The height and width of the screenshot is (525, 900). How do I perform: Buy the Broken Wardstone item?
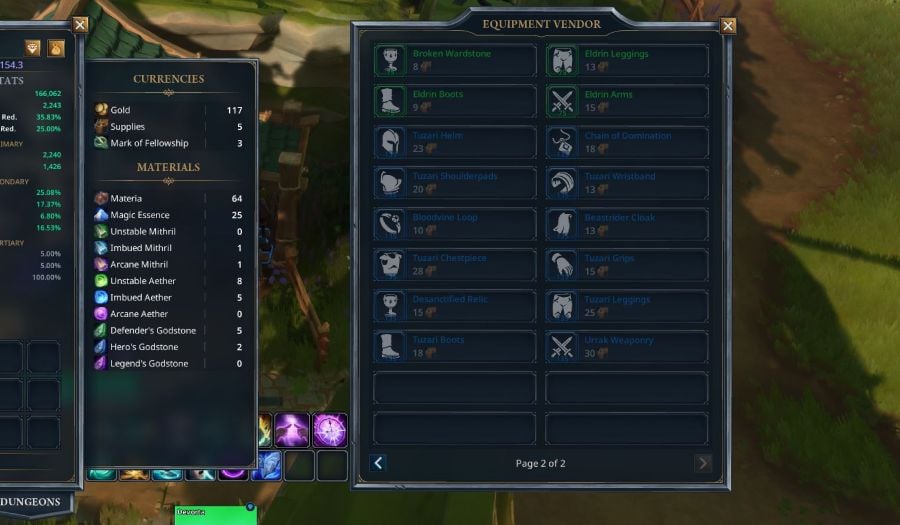(x=454, y=60)
